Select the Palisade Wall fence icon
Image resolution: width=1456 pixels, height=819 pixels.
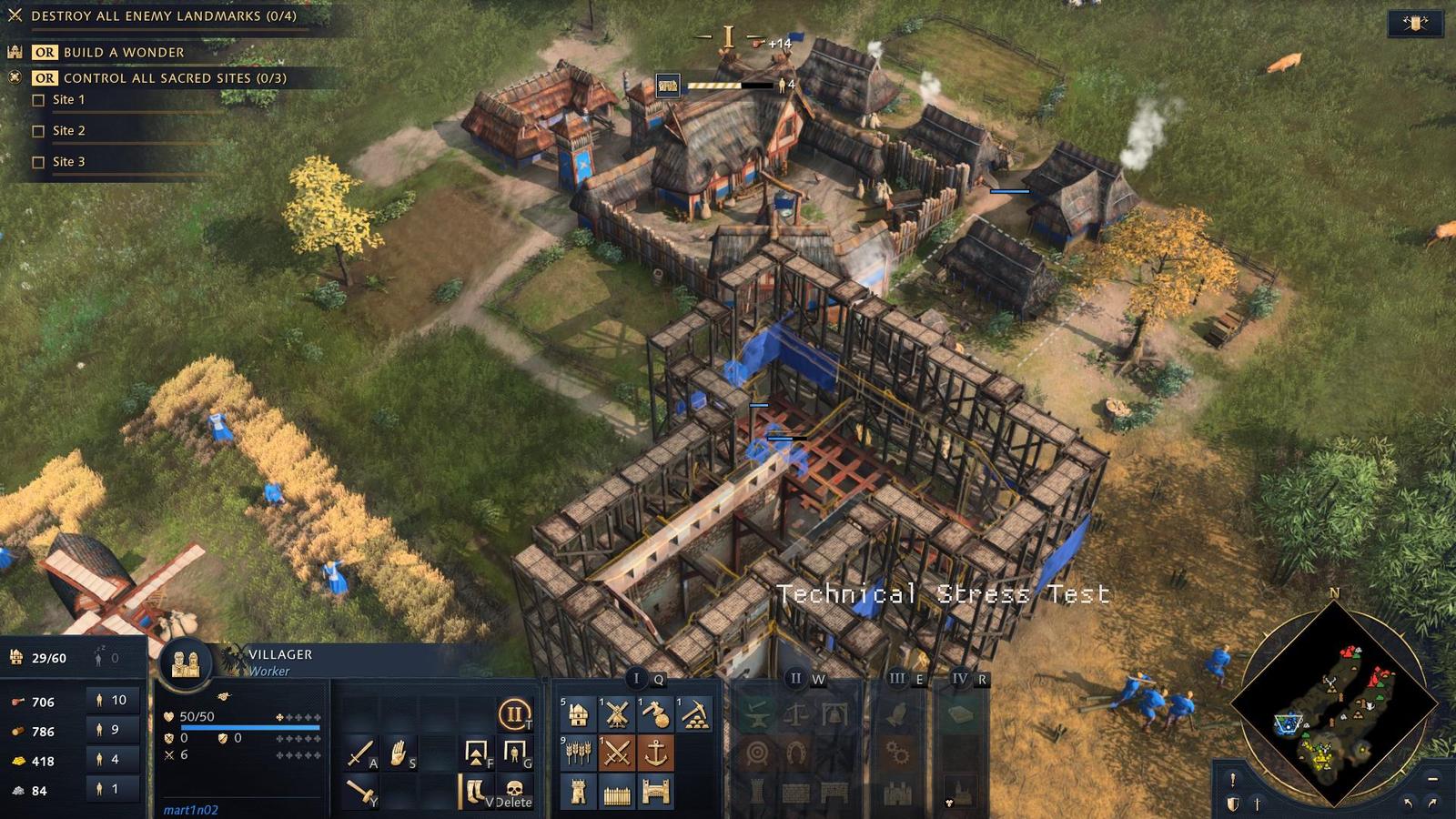617,792
